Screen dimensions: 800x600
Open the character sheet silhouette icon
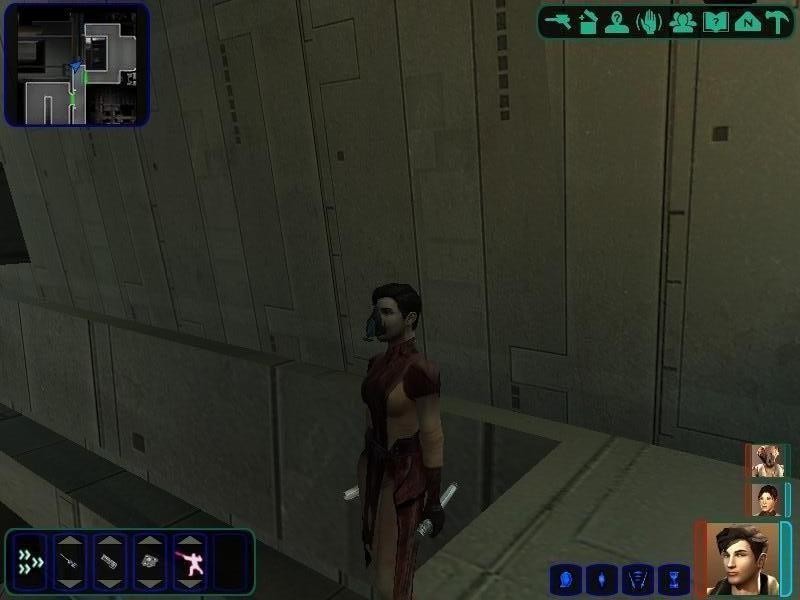tap(618, 22)
